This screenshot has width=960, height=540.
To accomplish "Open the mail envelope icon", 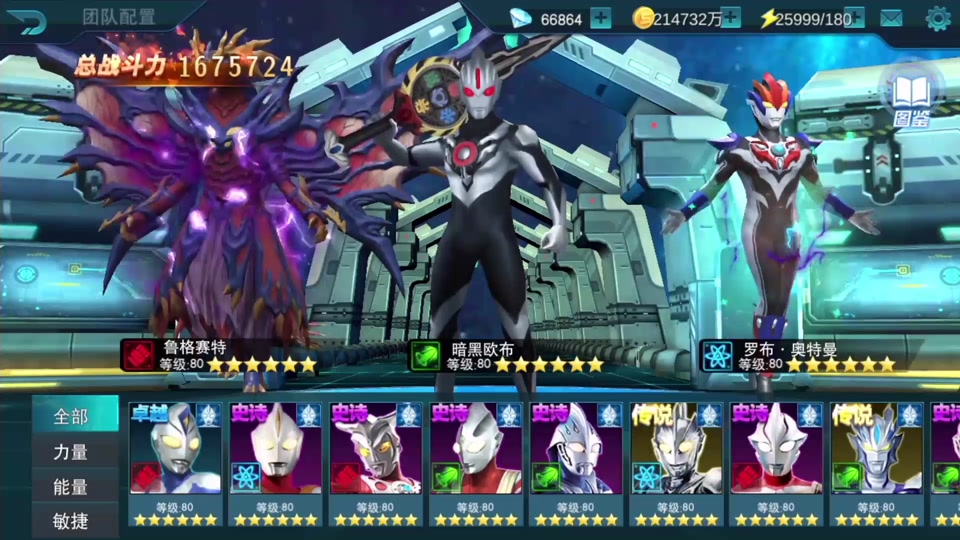I will click(890, 18).
